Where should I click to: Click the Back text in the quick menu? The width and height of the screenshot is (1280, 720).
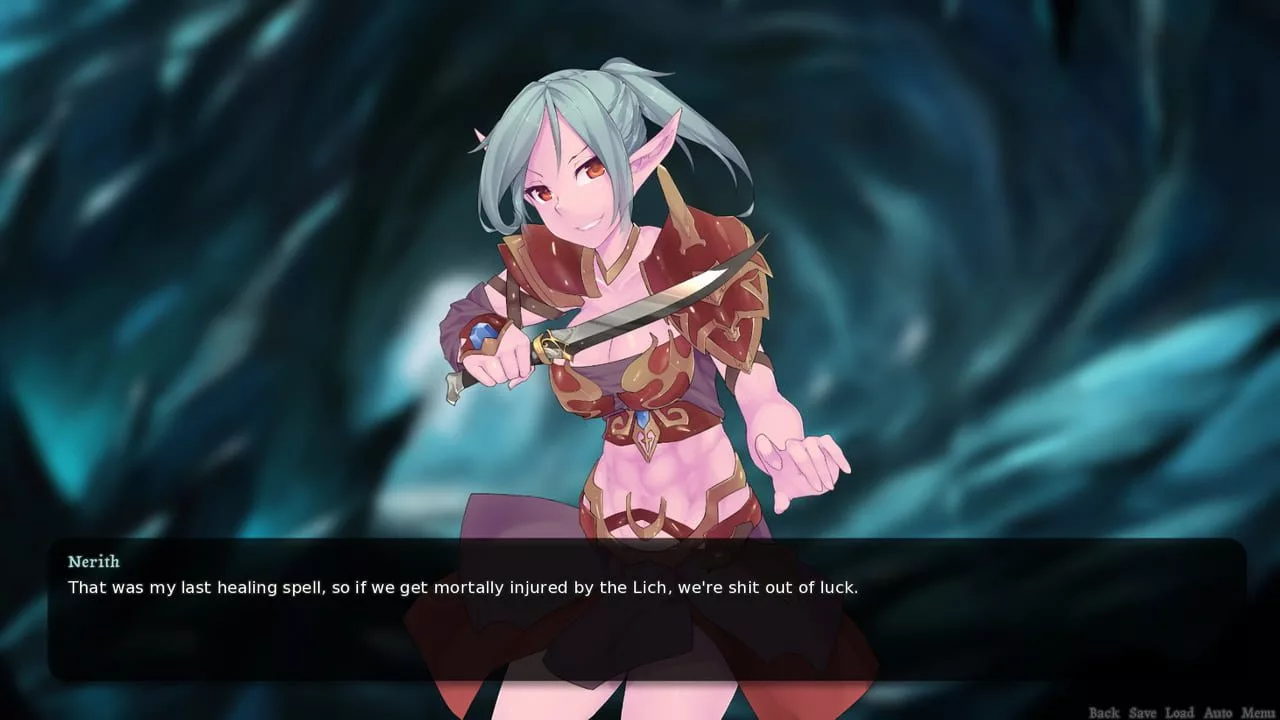(x=1103, y=712)
